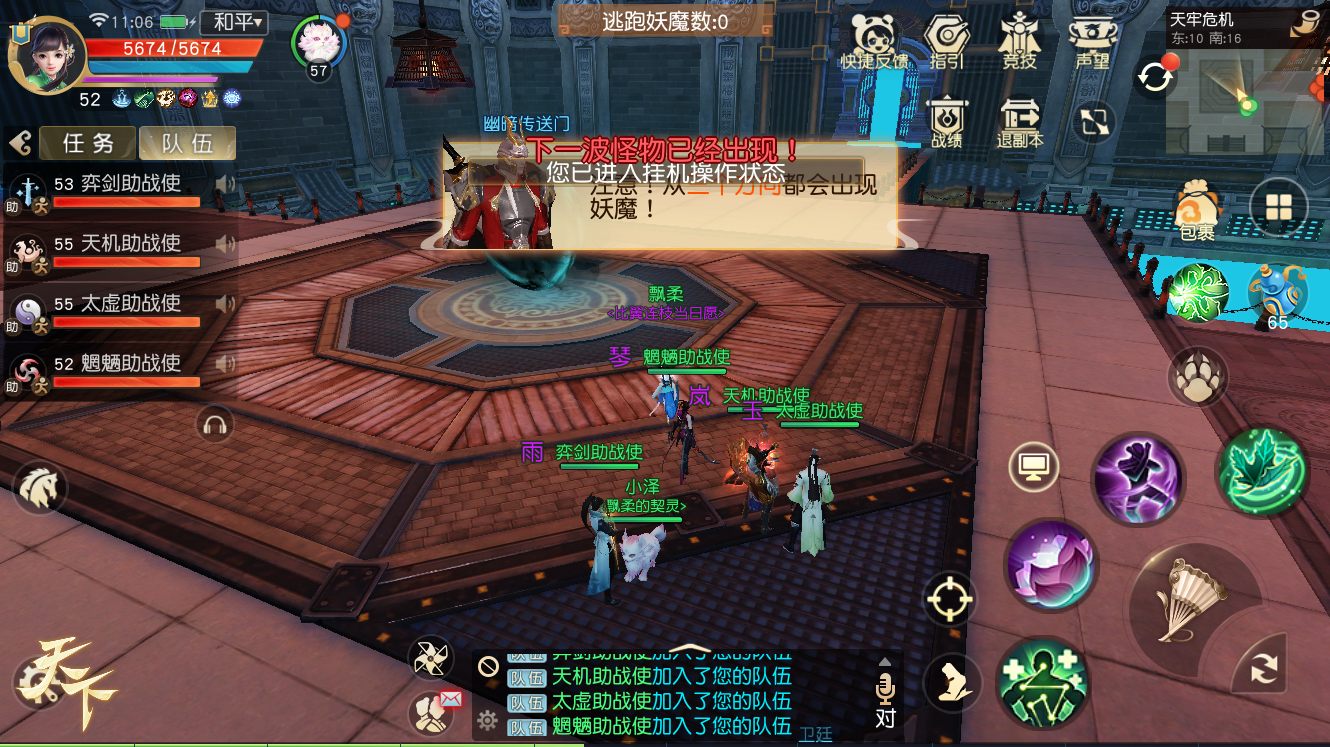The image size is (1330, 747).
Task: Exit the dungeon via 退副本
Action: [x=1019, y=122]
